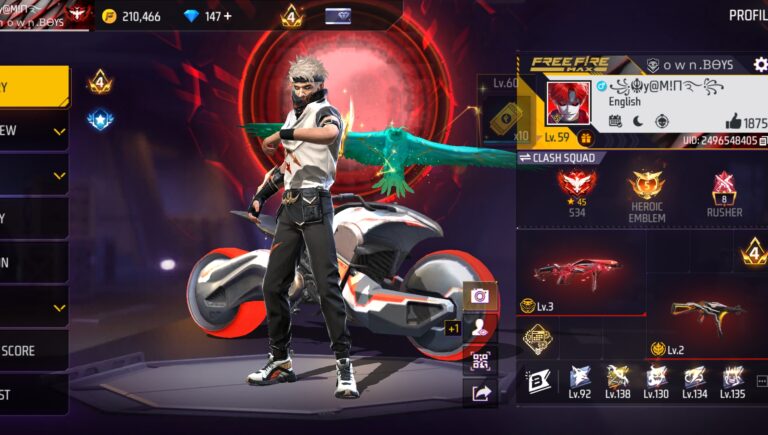
Task: Click the camera screenshot button
Action: [x=480, y=296]
